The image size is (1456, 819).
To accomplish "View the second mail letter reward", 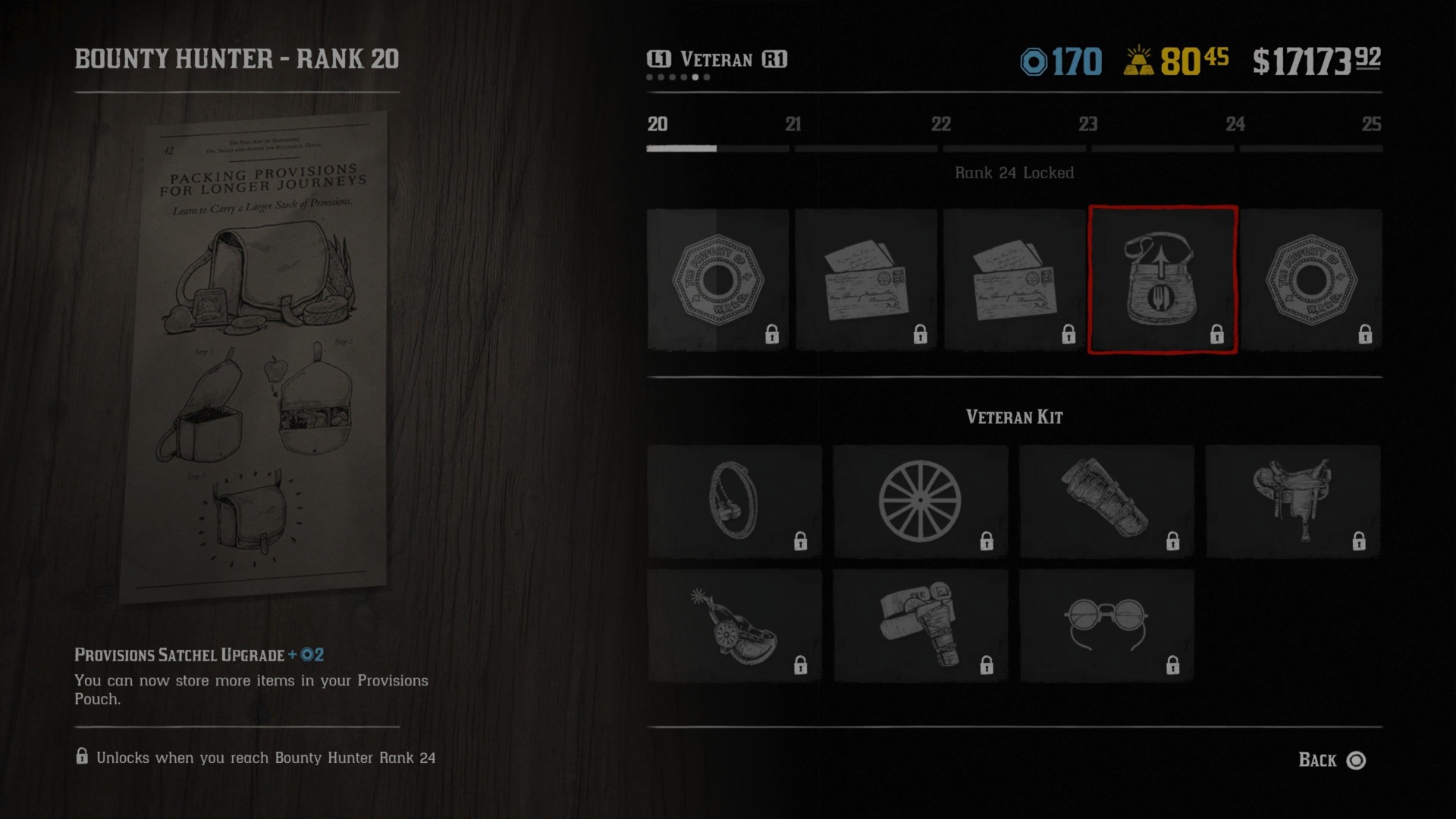I will (x=1012, y=281).
